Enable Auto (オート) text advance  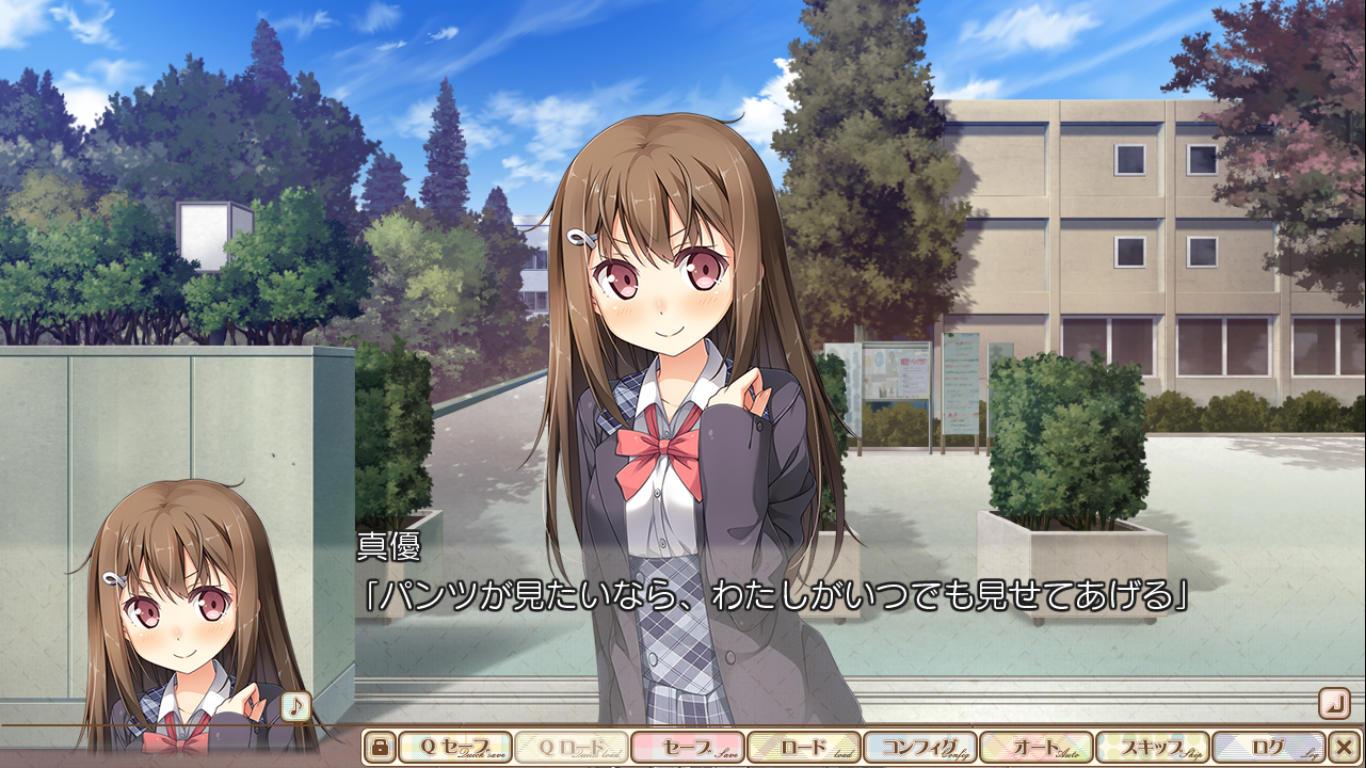[1036, 747]
